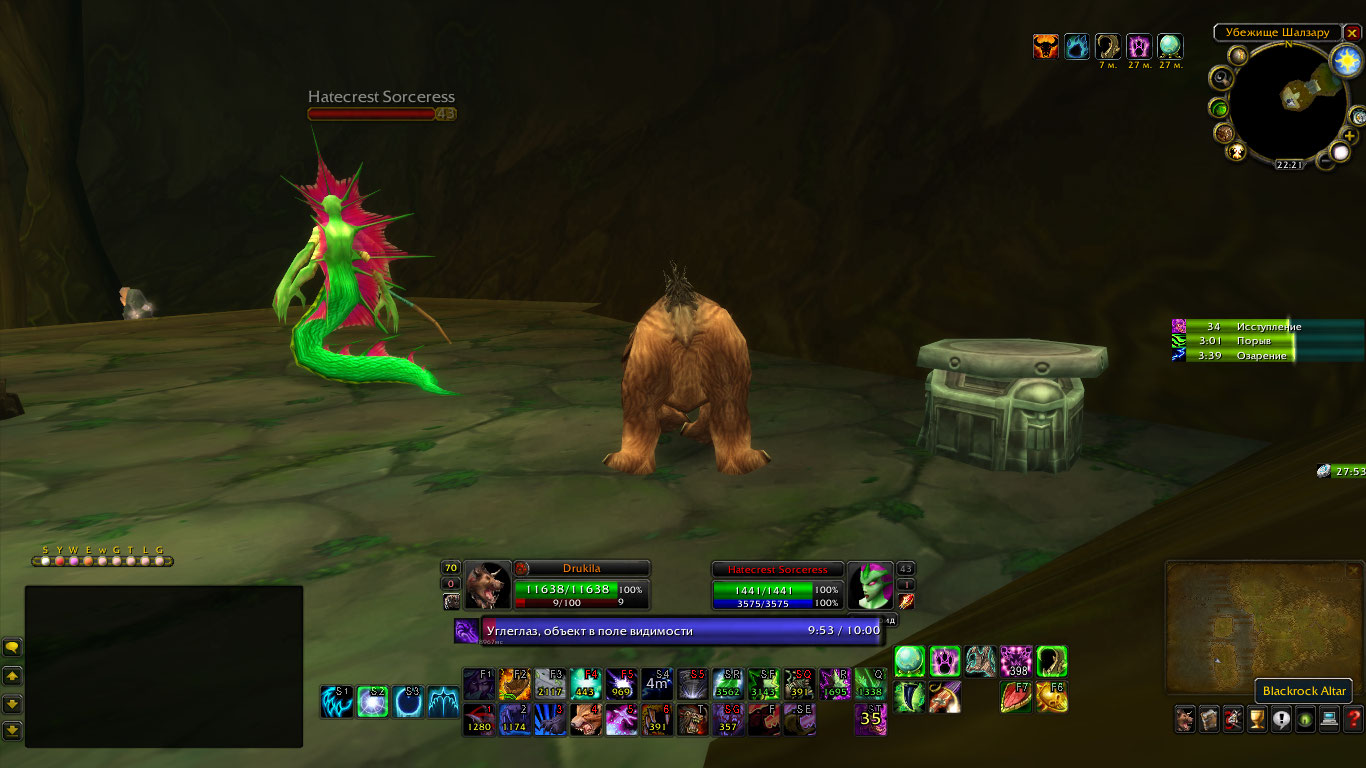
Task: Zoom out the minimap with the minus button
Action: [1324, 160]
